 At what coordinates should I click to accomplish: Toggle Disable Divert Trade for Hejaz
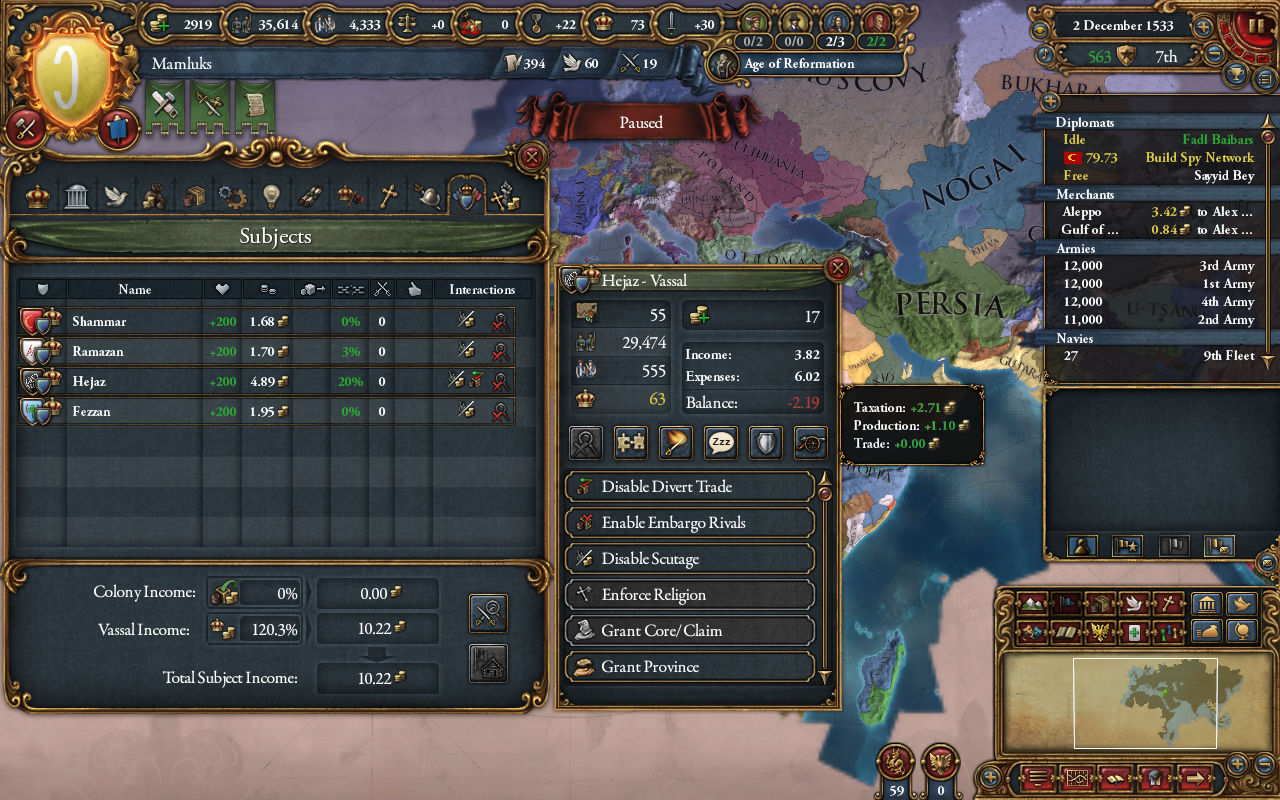coord(689,487)
